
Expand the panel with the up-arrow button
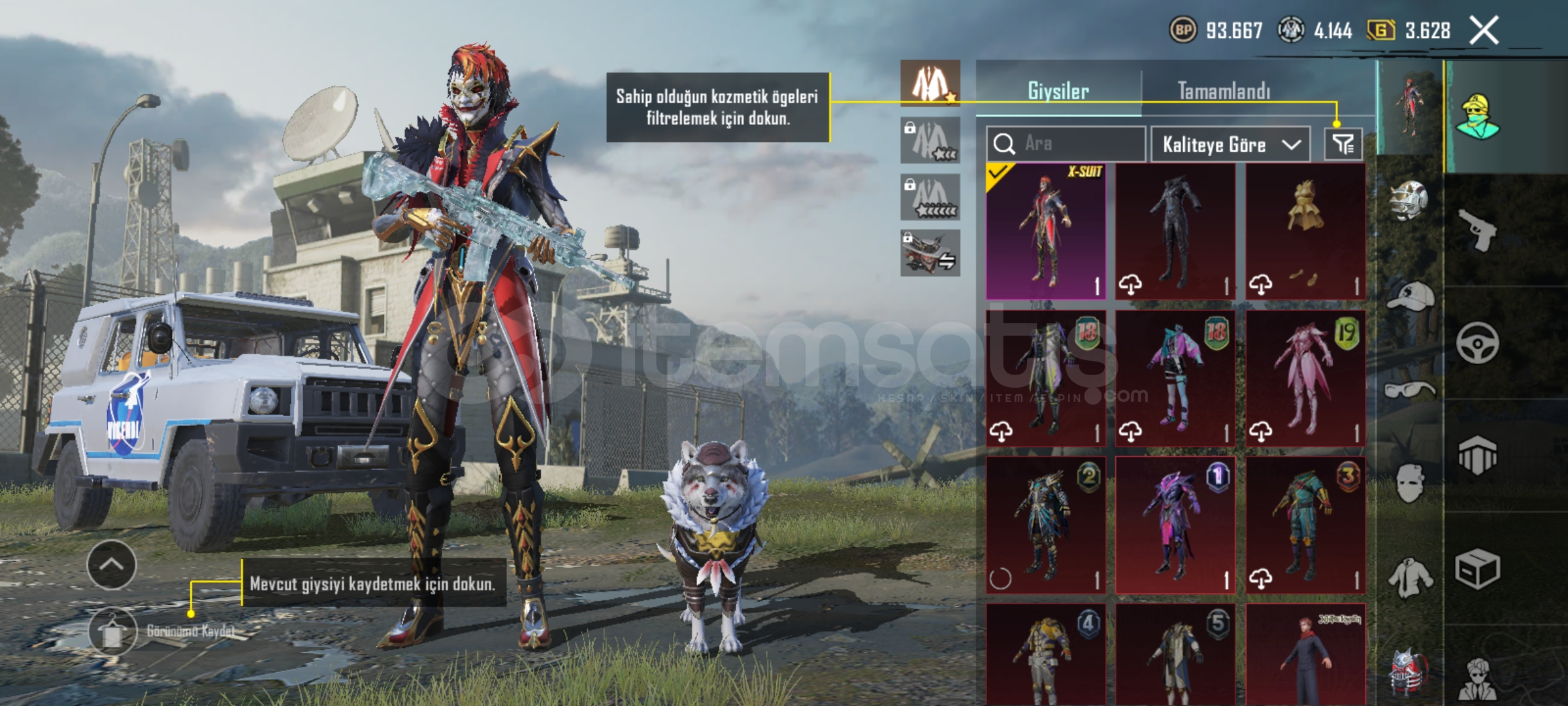tap(112, 565)
